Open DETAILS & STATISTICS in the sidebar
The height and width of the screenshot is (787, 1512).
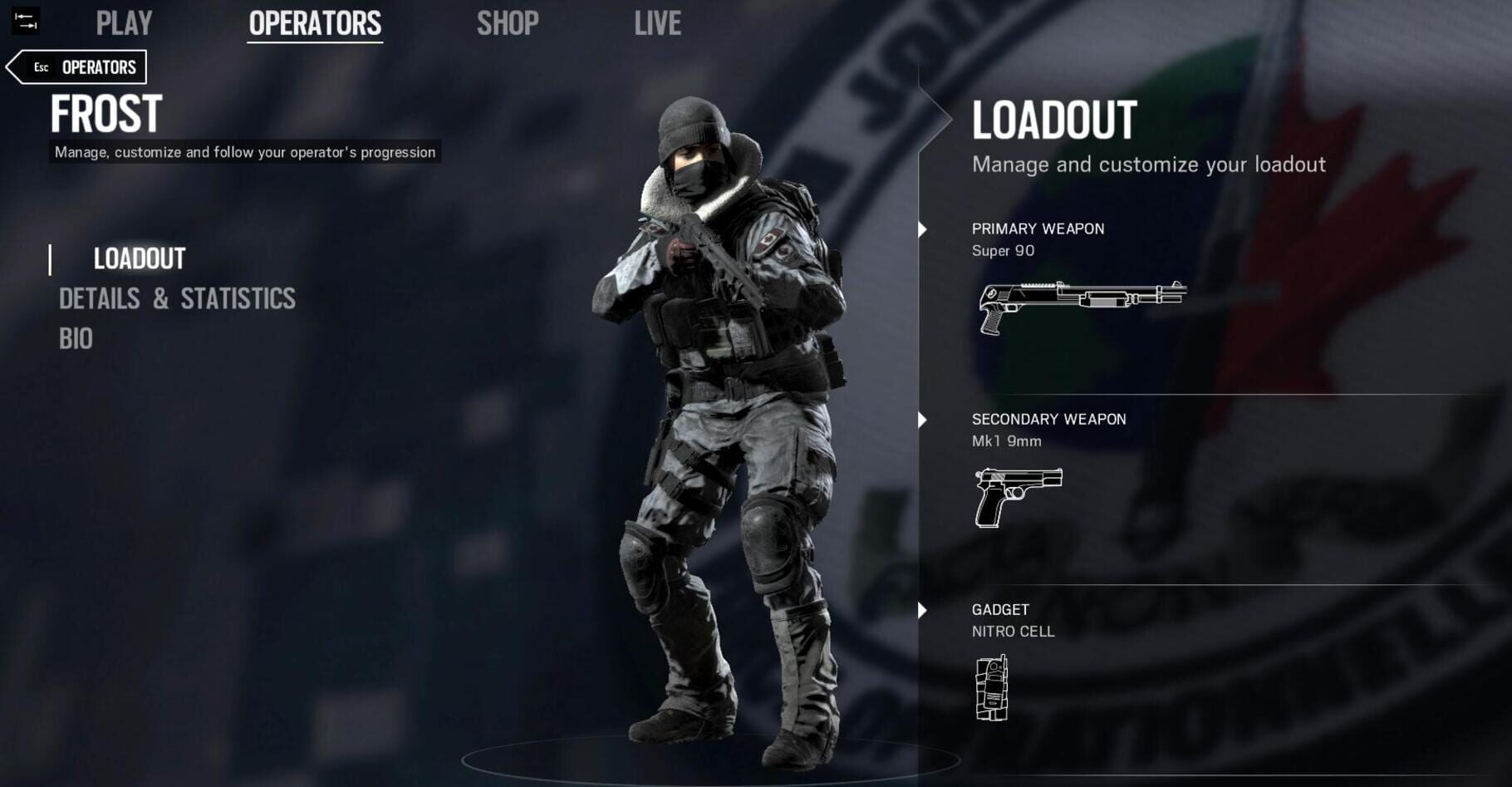[x=176, y=298]
